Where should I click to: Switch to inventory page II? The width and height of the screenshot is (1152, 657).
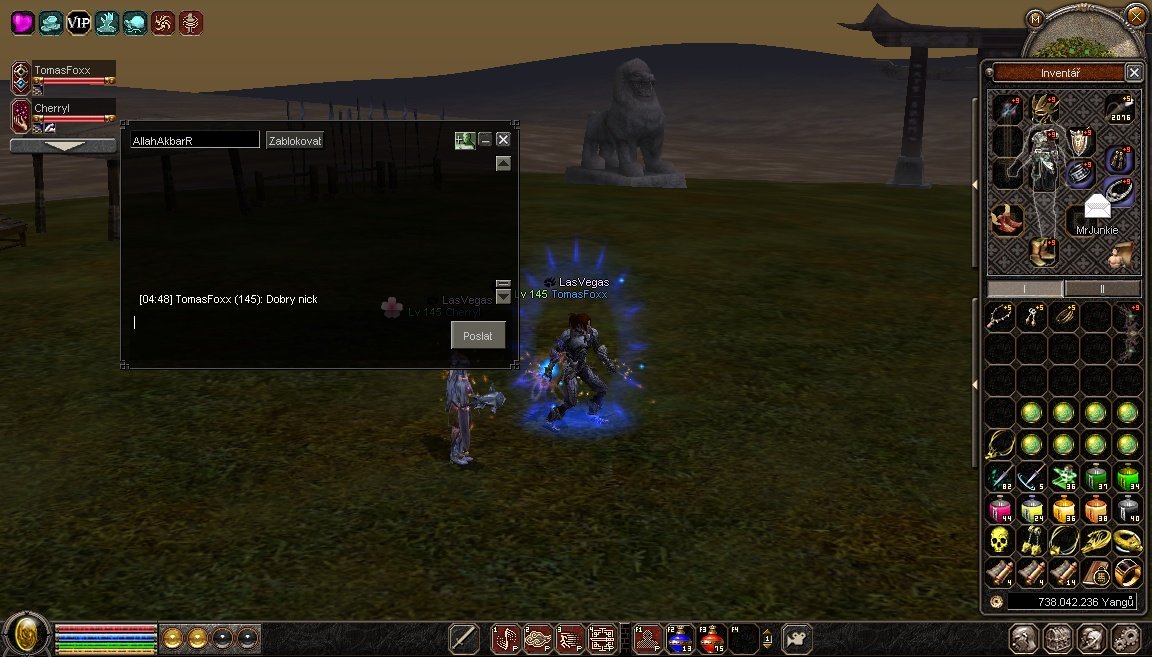(1101, 288)
